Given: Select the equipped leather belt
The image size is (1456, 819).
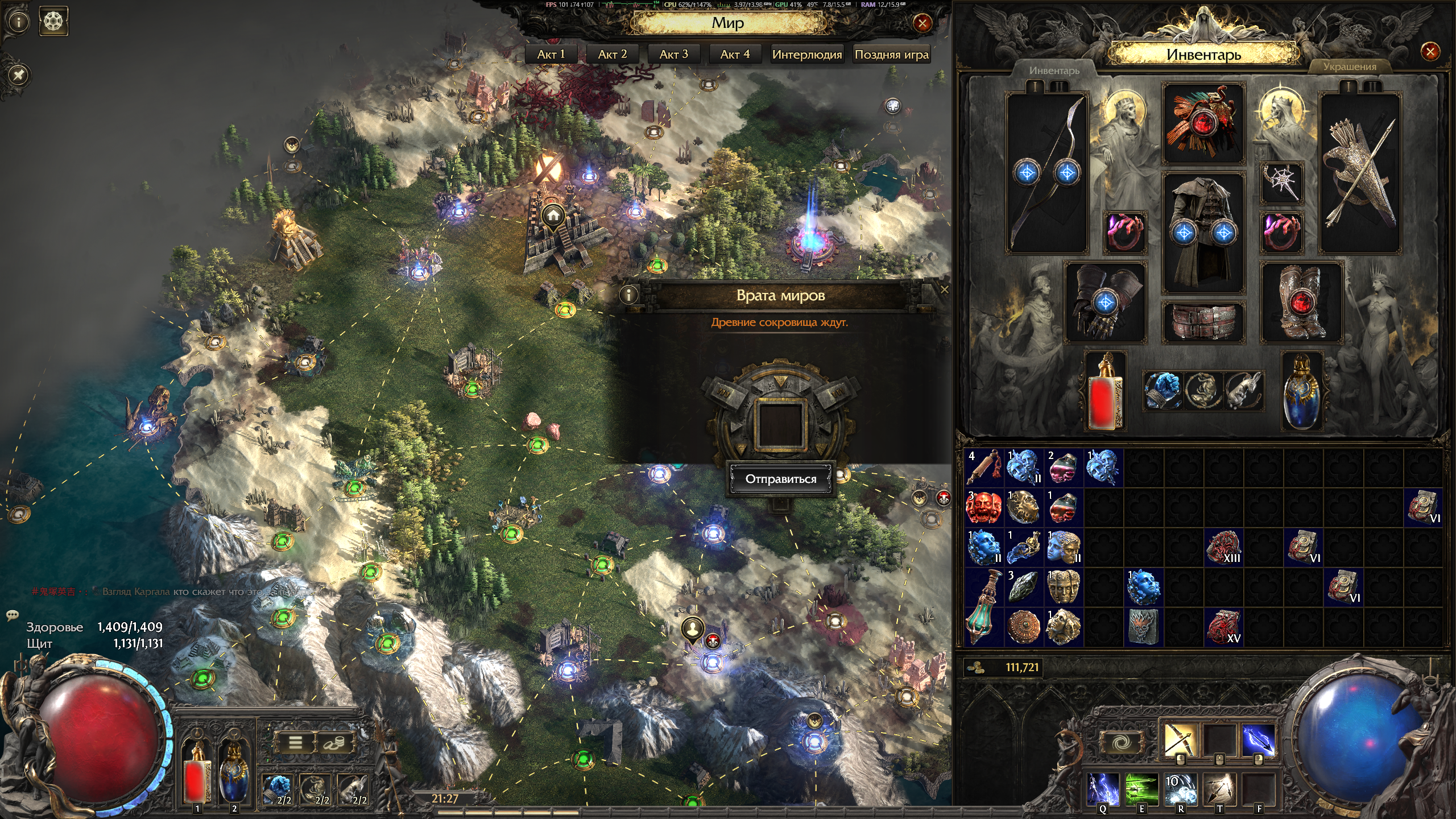Looking at the screenshot, I should (x=1203, y=321).
